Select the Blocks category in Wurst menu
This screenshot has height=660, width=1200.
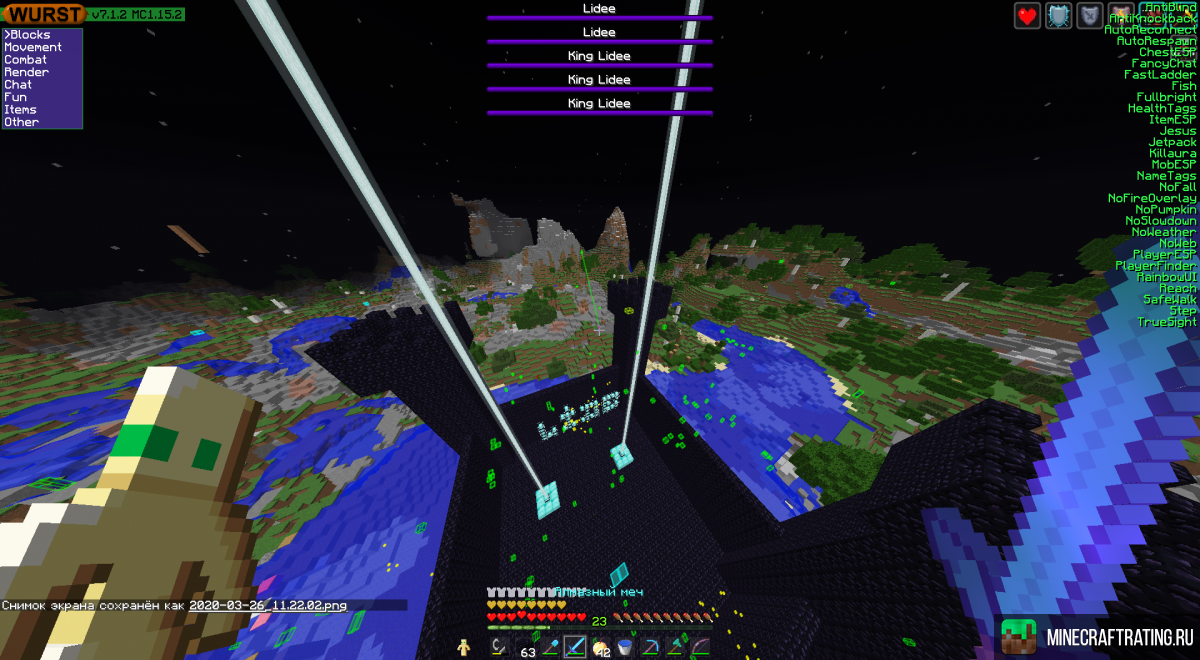click(29, 35)
